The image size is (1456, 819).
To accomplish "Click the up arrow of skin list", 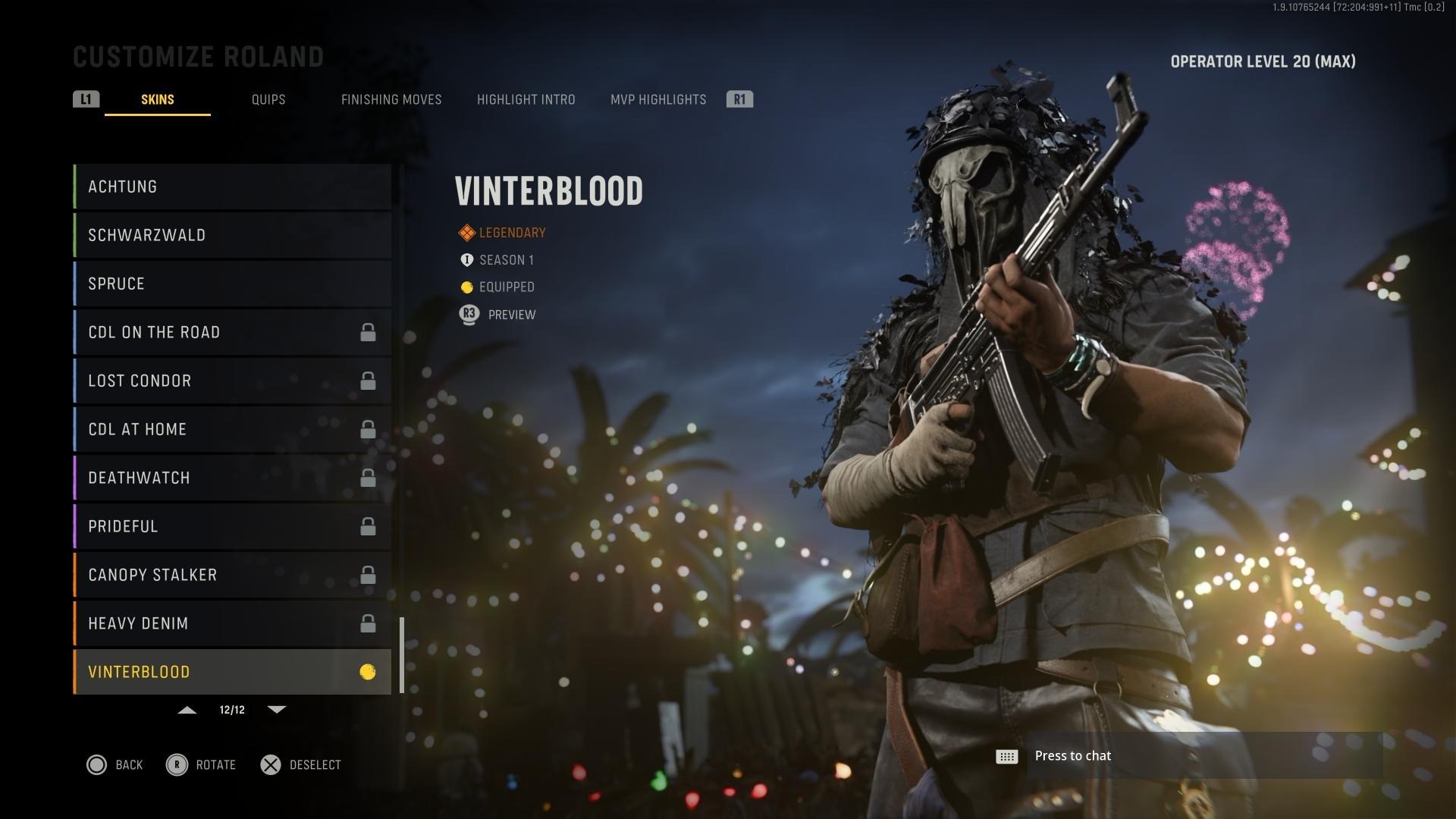I will (187, 710).
